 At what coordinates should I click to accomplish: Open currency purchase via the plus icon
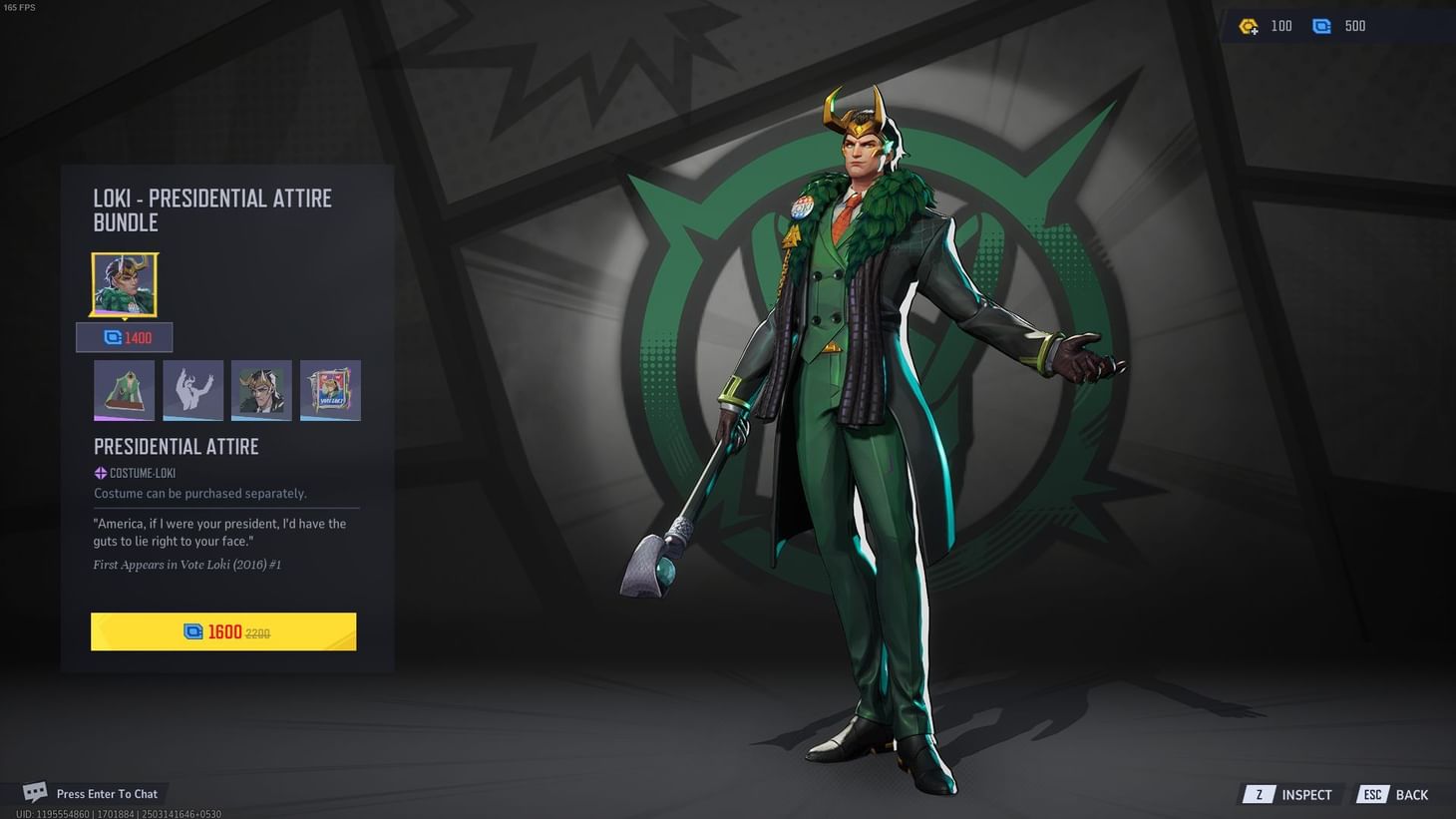pyautogui.click(x=1255, y=31)
